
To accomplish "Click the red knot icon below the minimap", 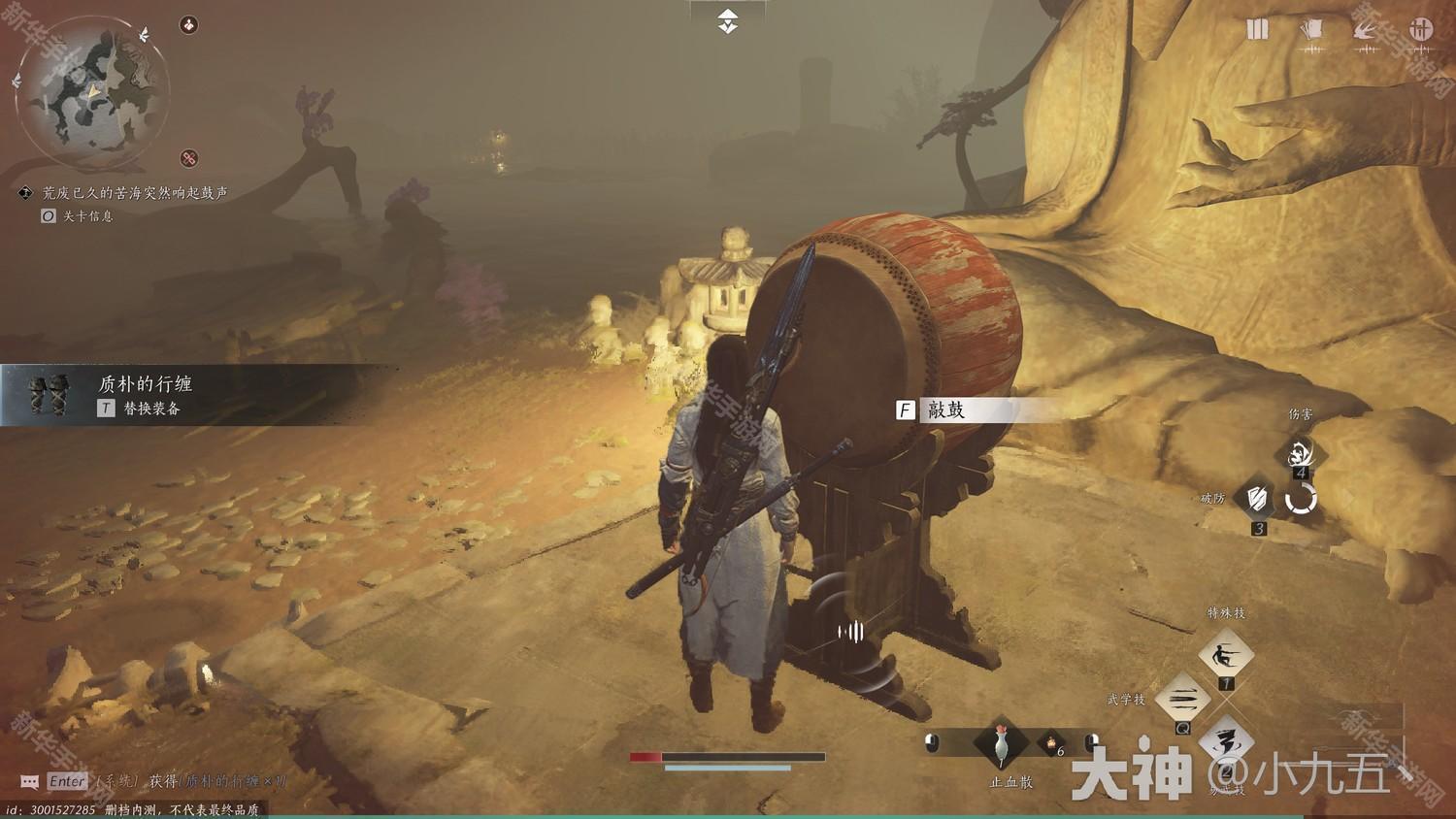I will (x=189, y=158).
